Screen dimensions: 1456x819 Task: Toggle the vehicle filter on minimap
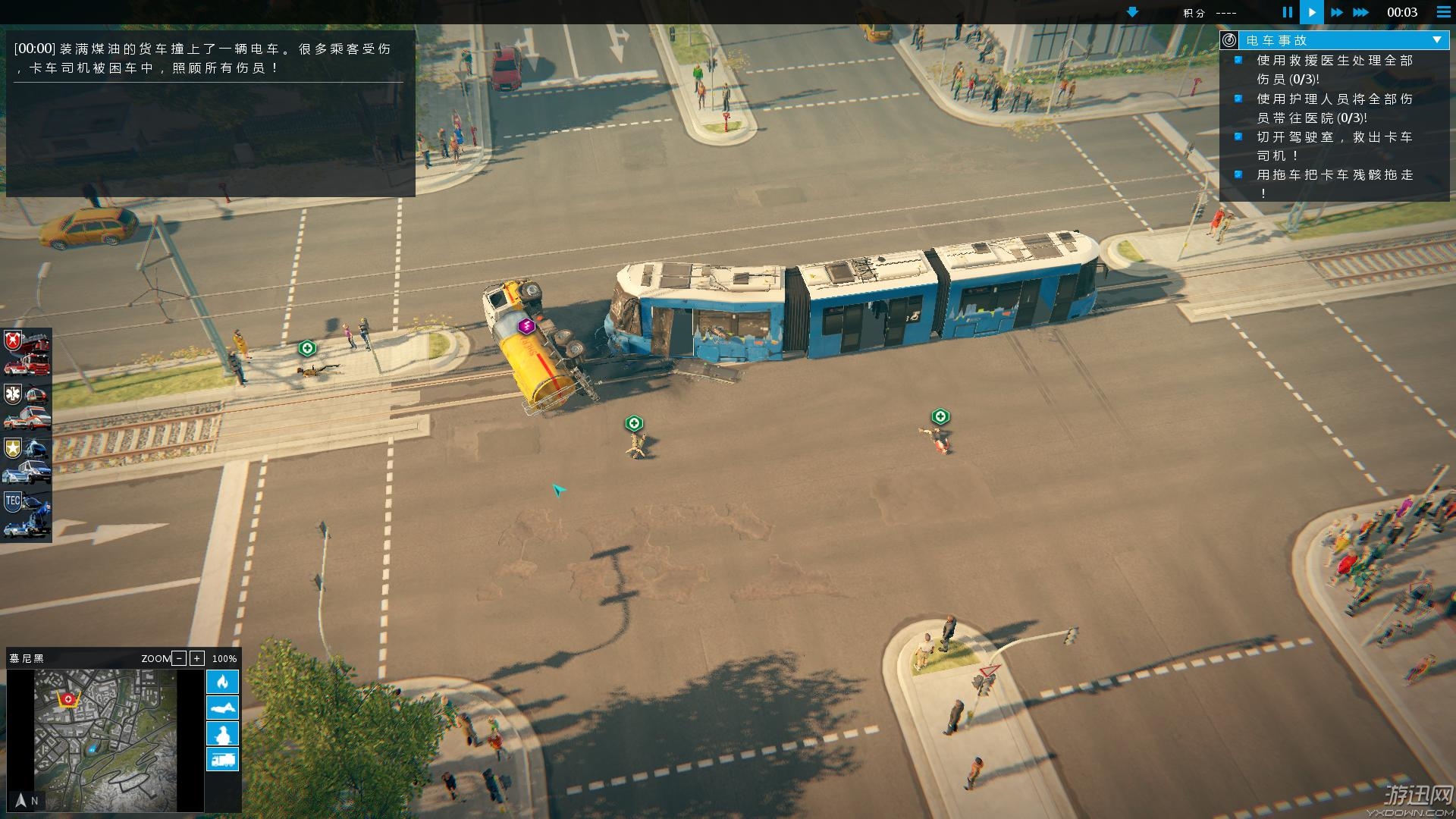tap(222, 759)
